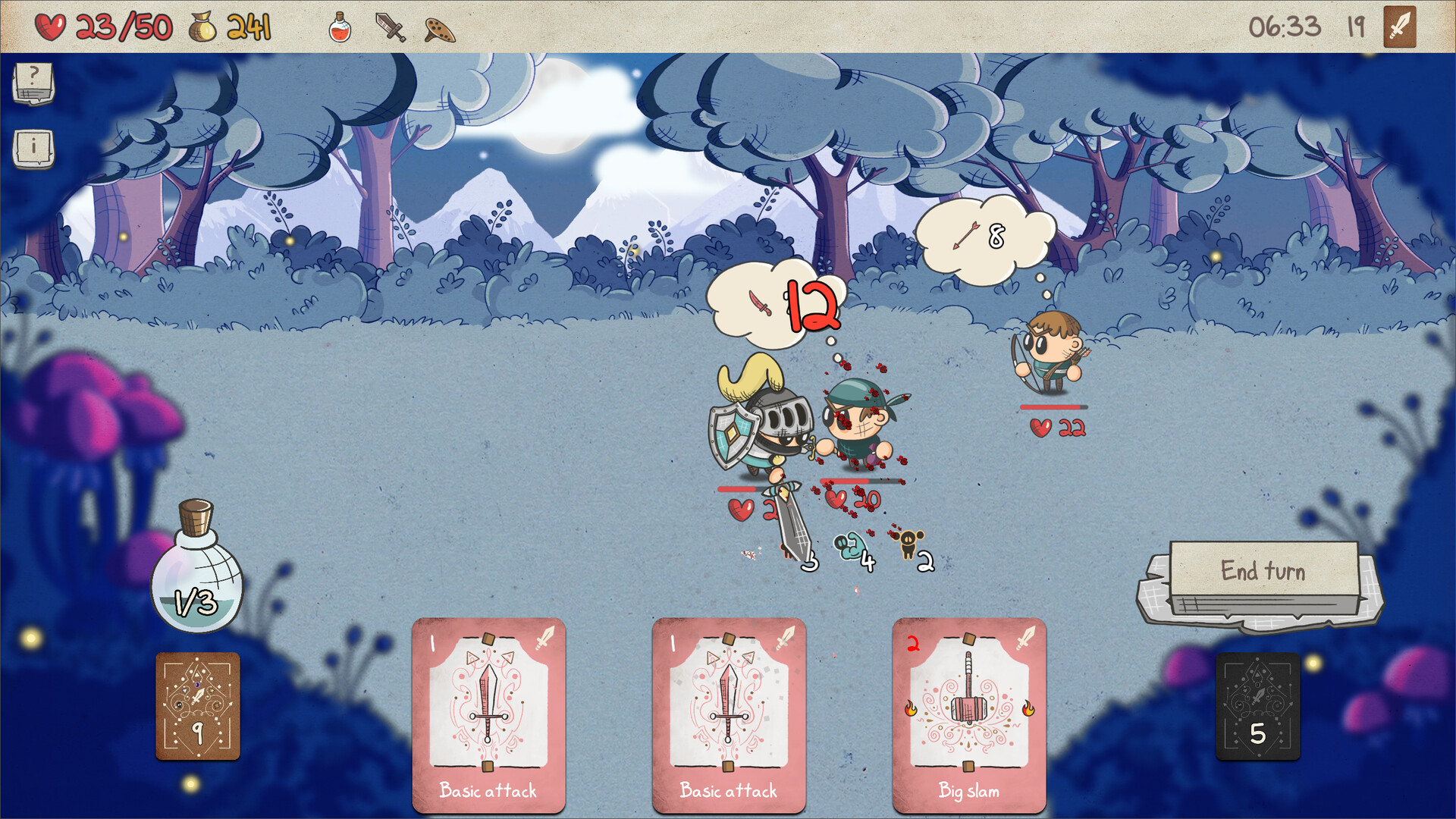This screenshot has height=819, width=1456.
Task: Click the discard pile showing 5 cards
Action: tap(1258, 706)
